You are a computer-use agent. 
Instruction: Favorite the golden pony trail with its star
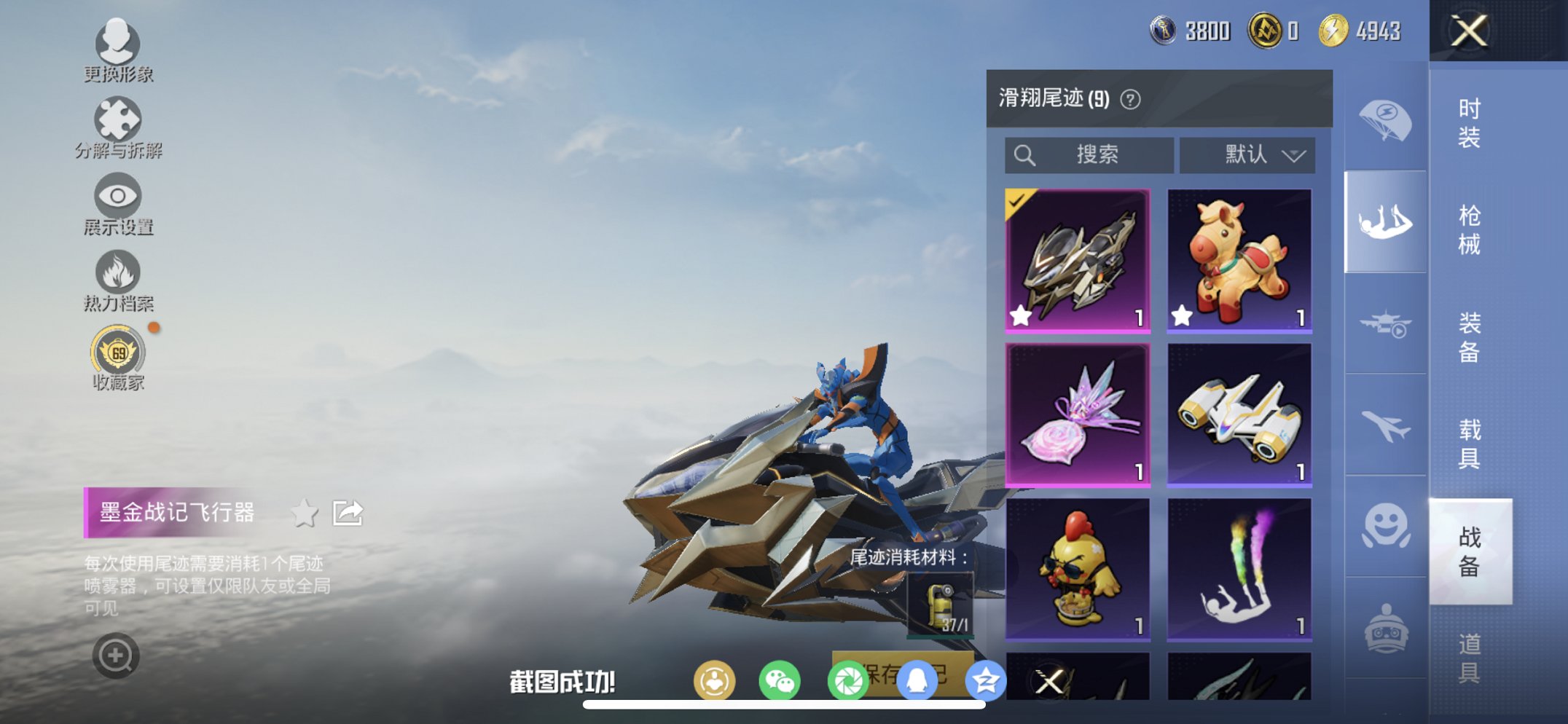tap(1180, 316)
